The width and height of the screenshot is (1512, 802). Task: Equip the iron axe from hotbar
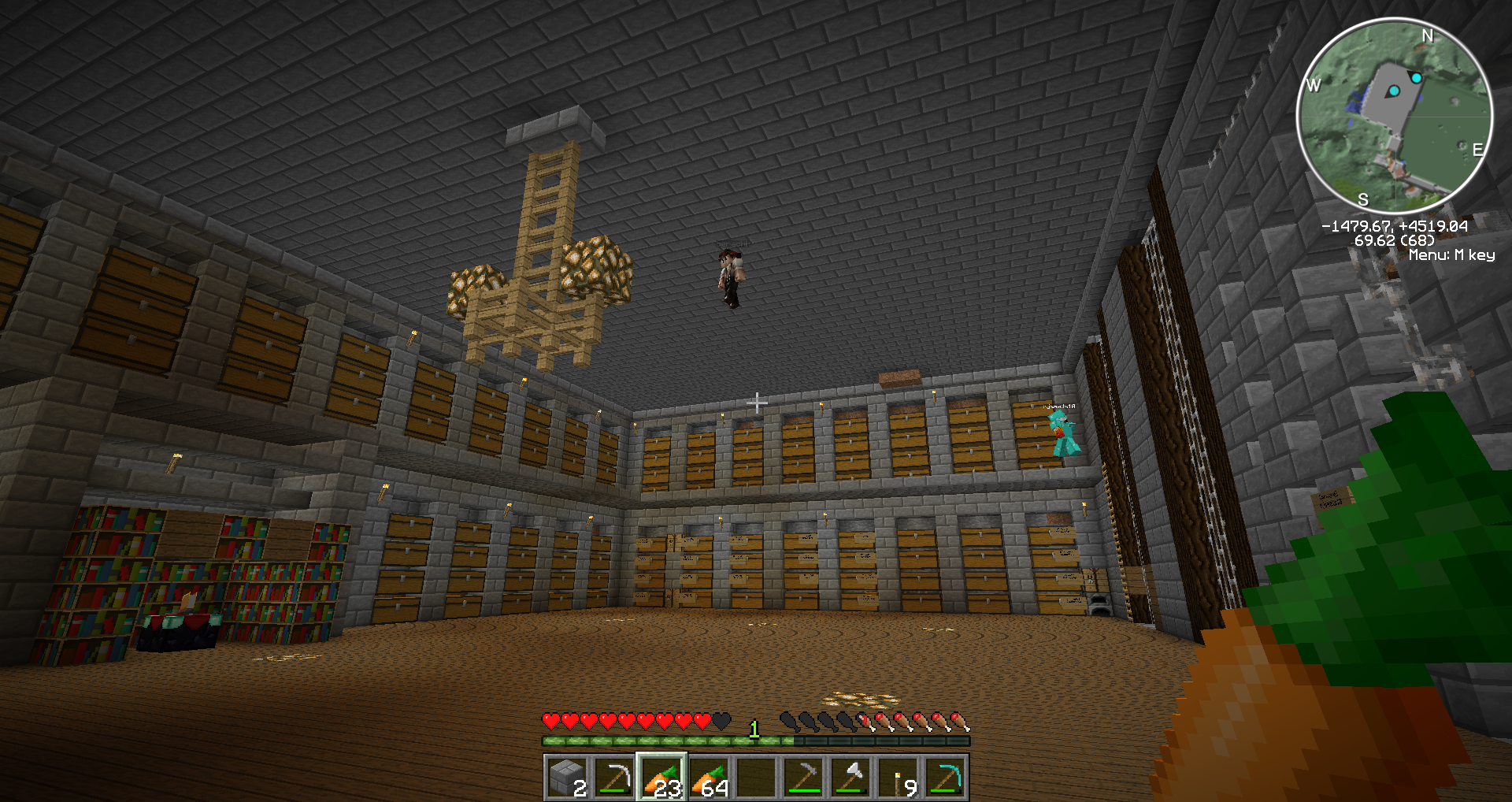850,778
